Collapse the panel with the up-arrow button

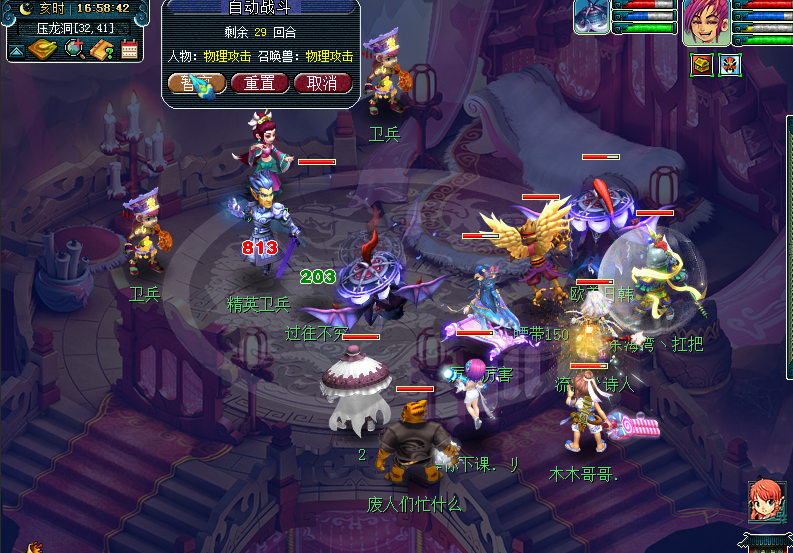[17, 49]
